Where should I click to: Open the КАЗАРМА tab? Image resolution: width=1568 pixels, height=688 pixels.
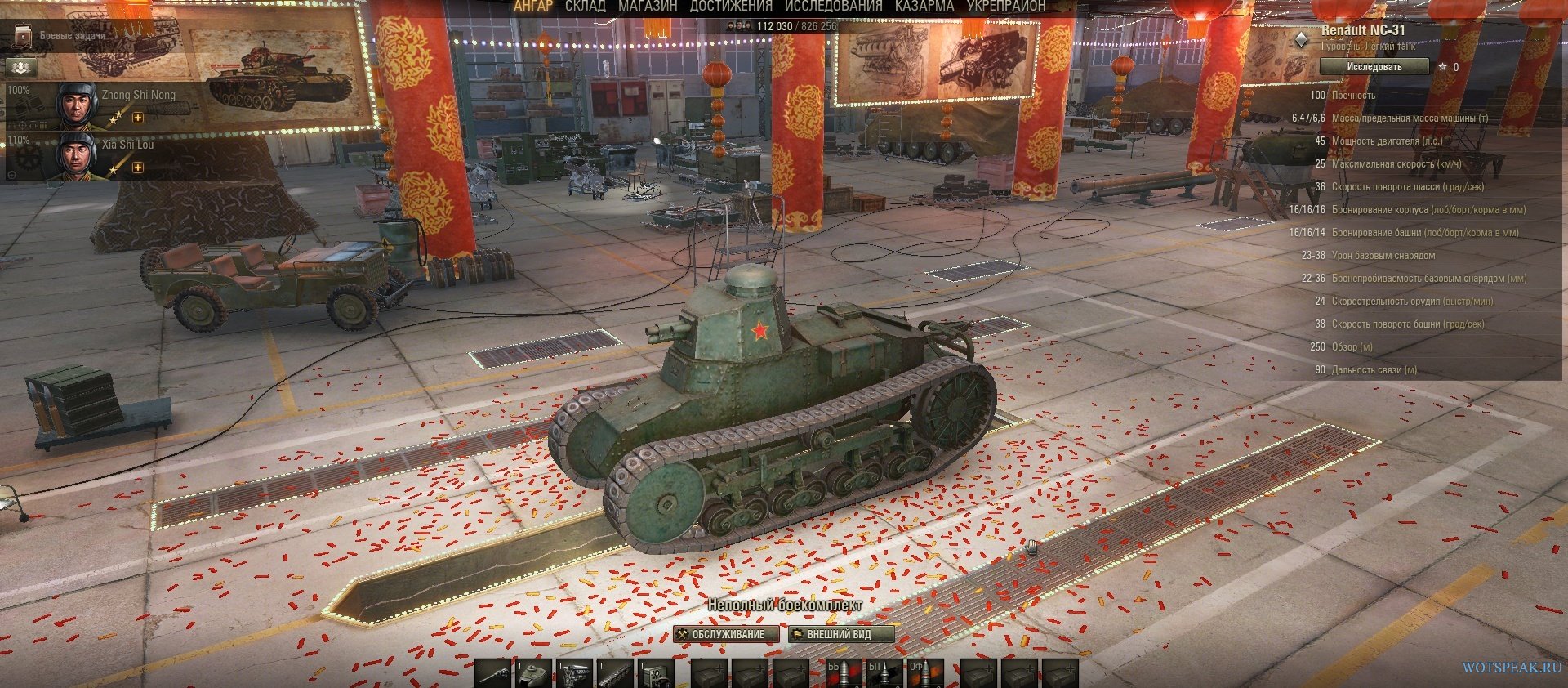tap(924, 7)
